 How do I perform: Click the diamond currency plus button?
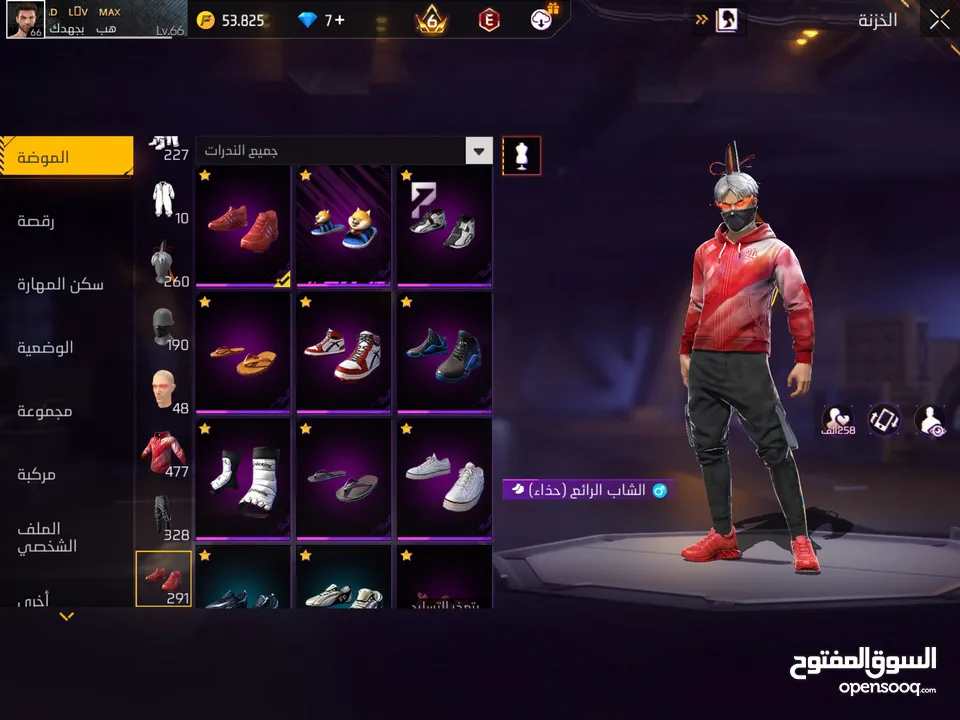[x=338, y=20]
